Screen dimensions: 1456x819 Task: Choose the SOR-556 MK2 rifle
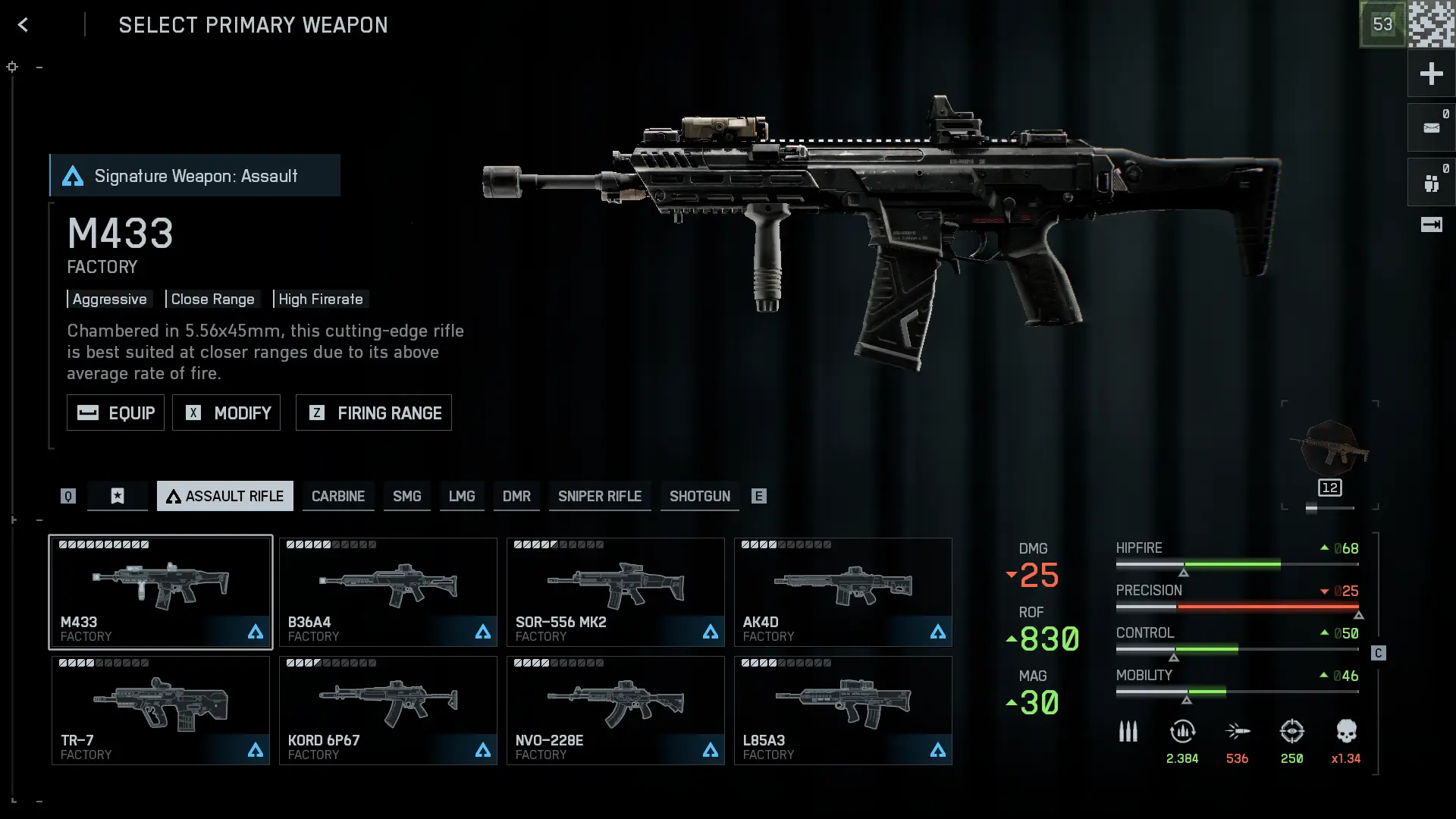click(x=616, y=592)
